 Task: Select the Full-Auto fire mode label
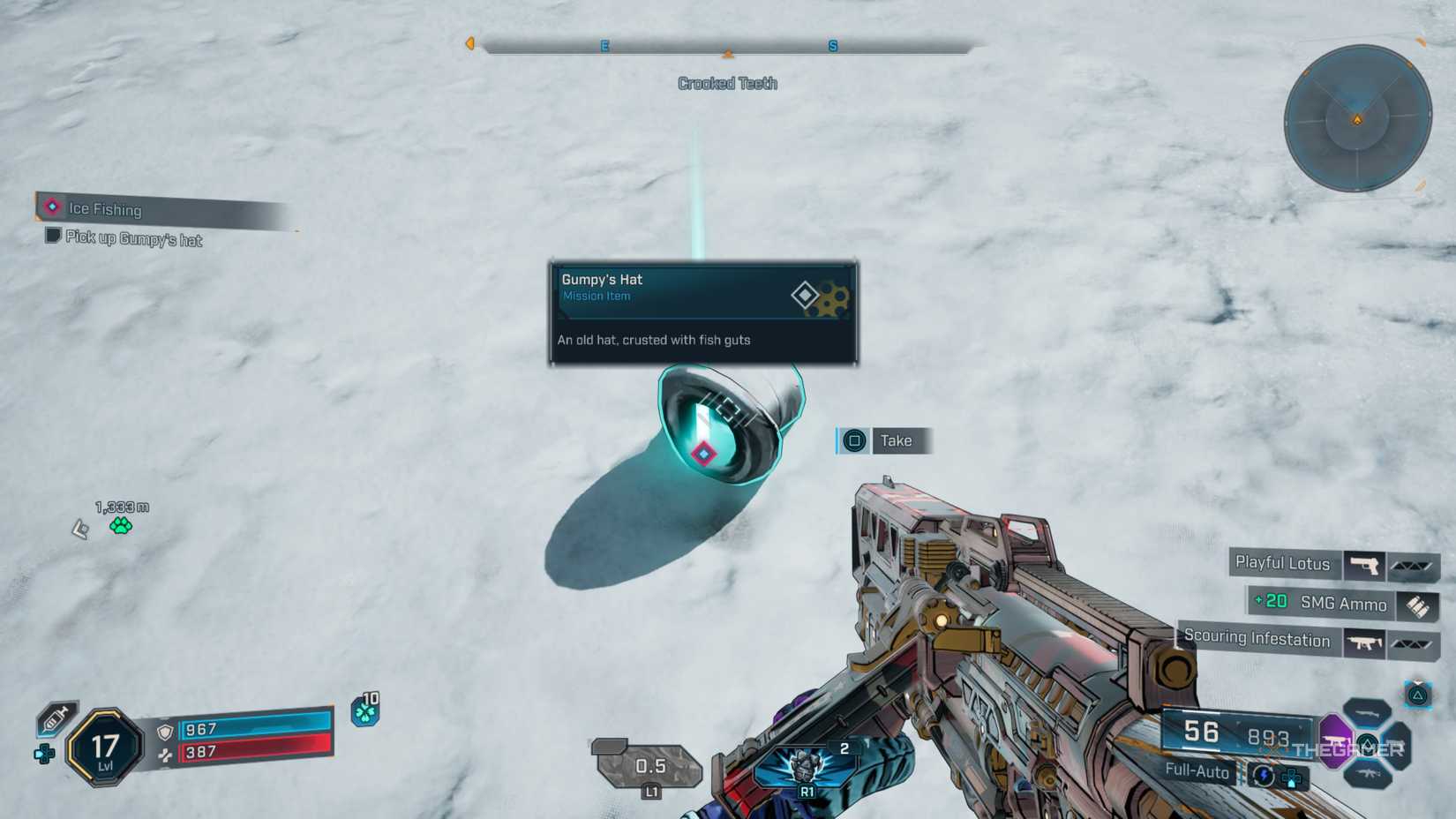pyautogui.click(x=1199, y=772)
